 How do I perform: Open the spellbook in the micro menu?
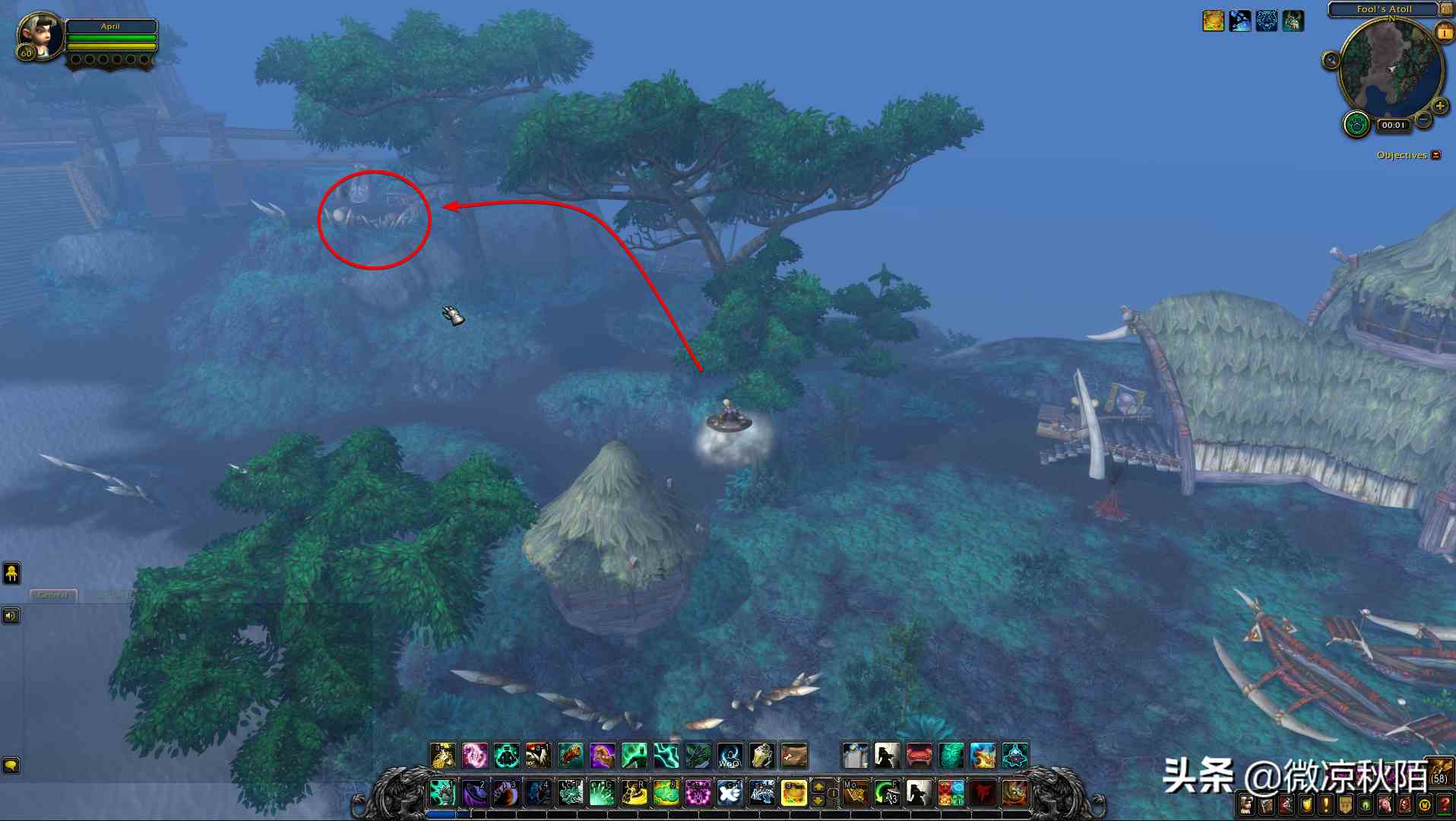point(1266,805)
